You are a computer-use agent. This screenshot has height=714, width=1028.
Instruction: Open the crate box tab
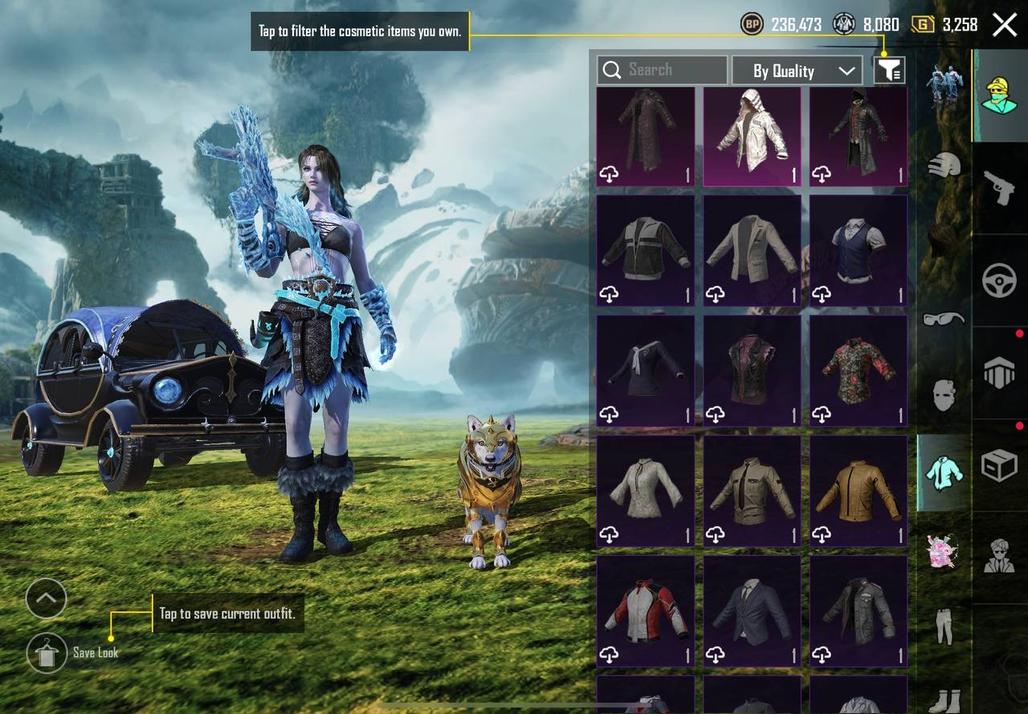point(999,466)
